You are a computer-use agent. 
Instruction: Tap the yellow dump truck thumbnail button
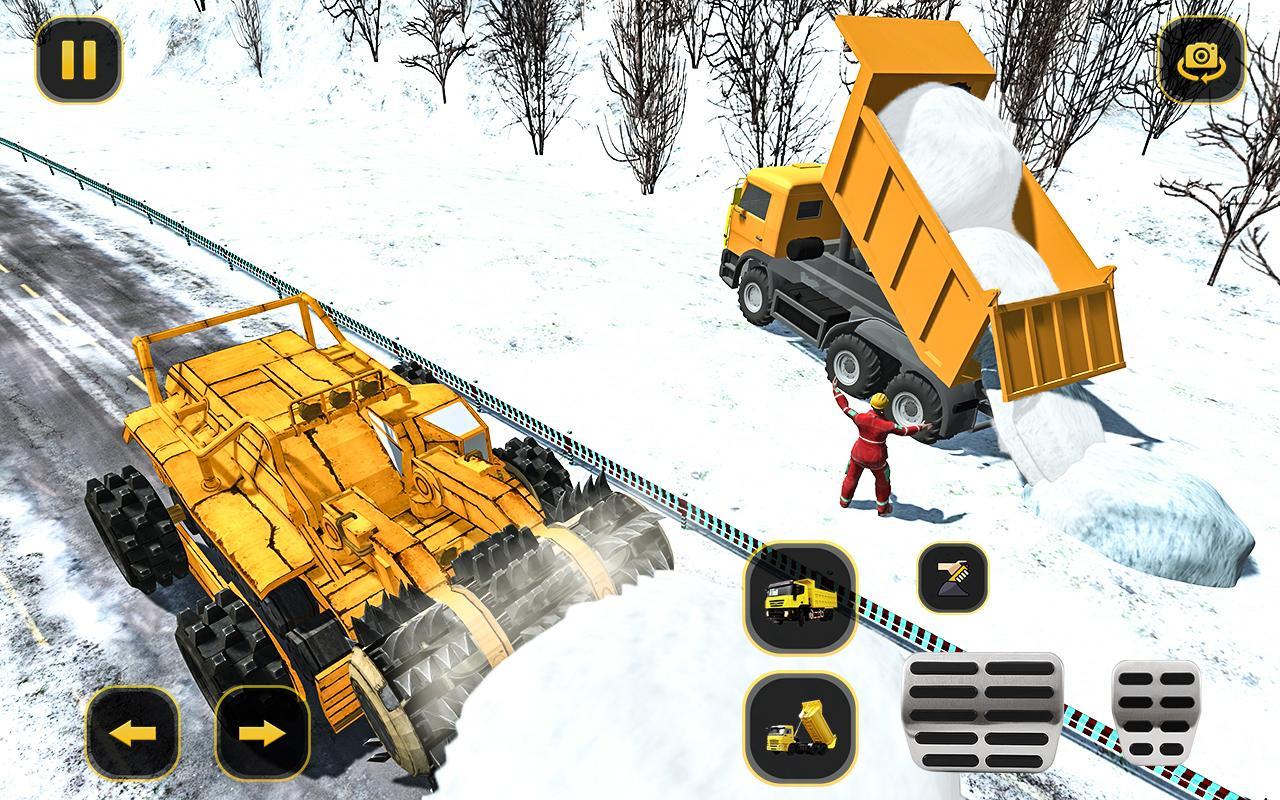click(x=799, y=603)
